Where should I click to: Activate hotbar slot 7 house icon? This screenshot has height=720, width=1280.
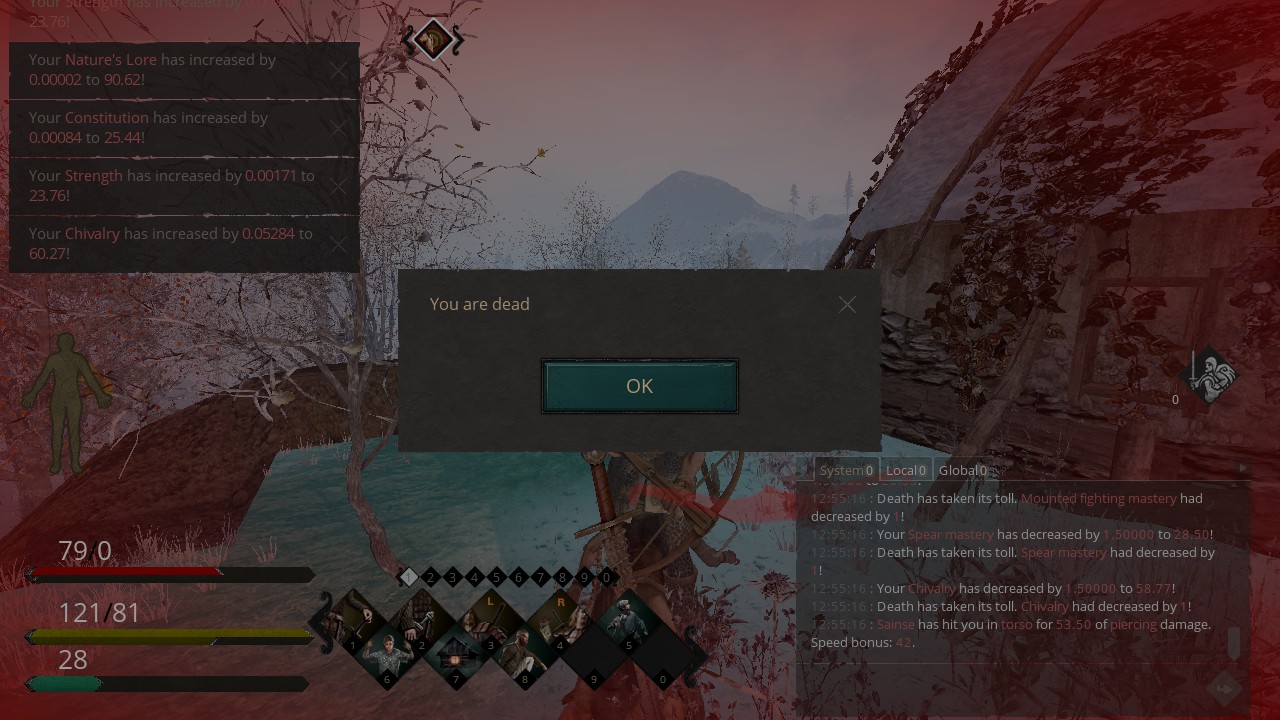457,656
